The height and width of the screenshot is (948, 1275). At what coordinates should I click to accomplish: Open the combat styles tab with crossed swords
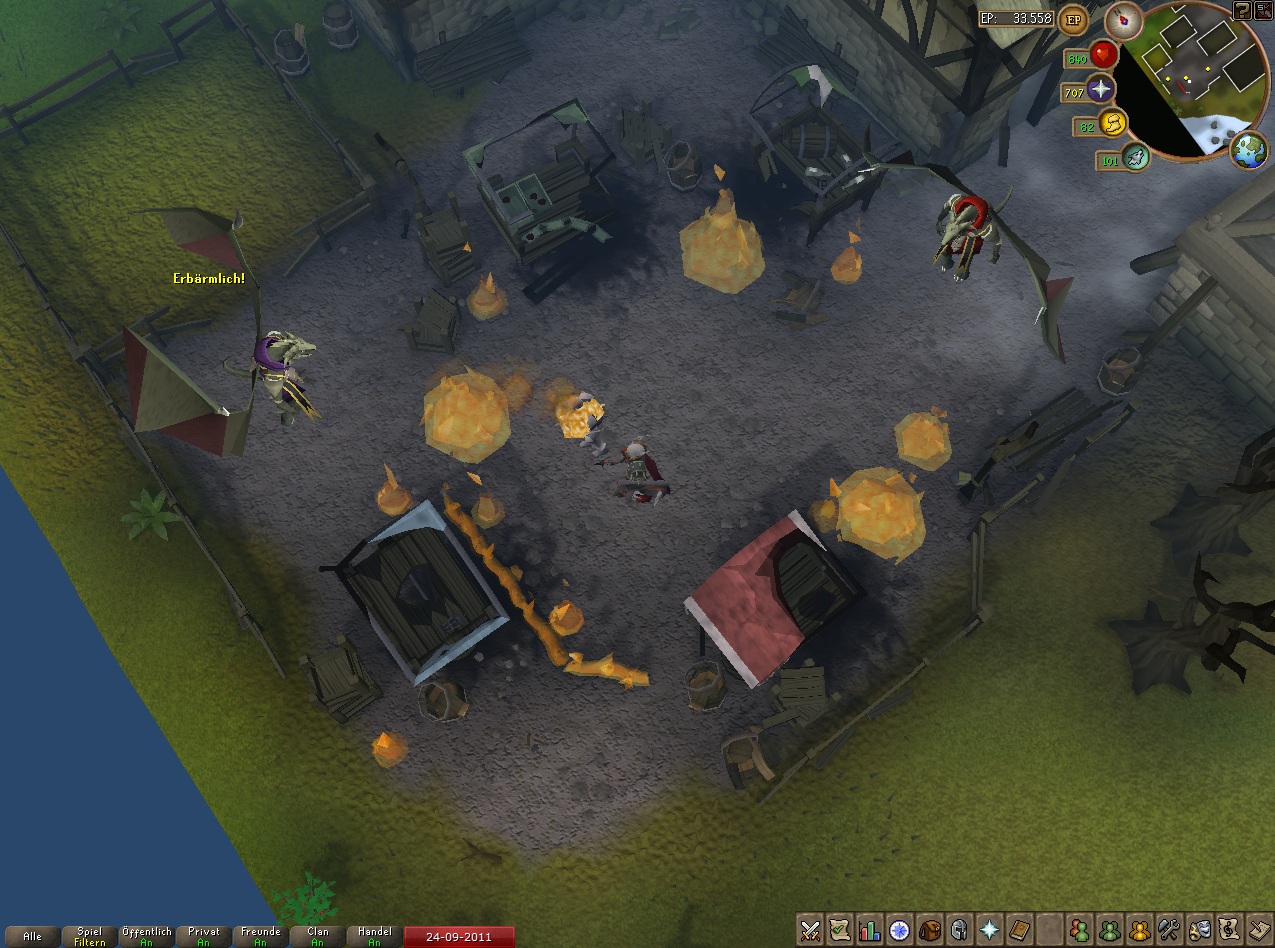[810, 930]
